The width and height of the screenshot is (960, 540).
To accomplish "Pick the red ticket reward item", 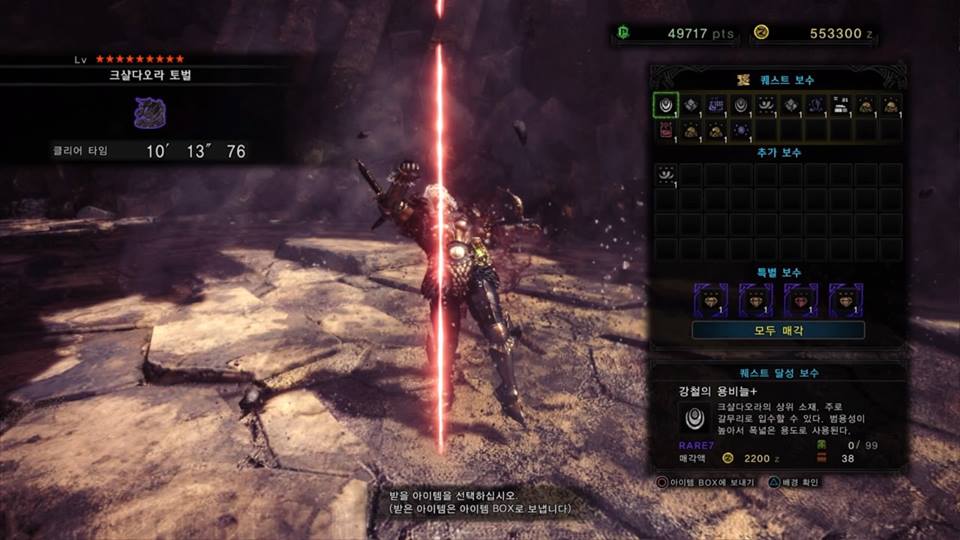I will tap(666, 130).
